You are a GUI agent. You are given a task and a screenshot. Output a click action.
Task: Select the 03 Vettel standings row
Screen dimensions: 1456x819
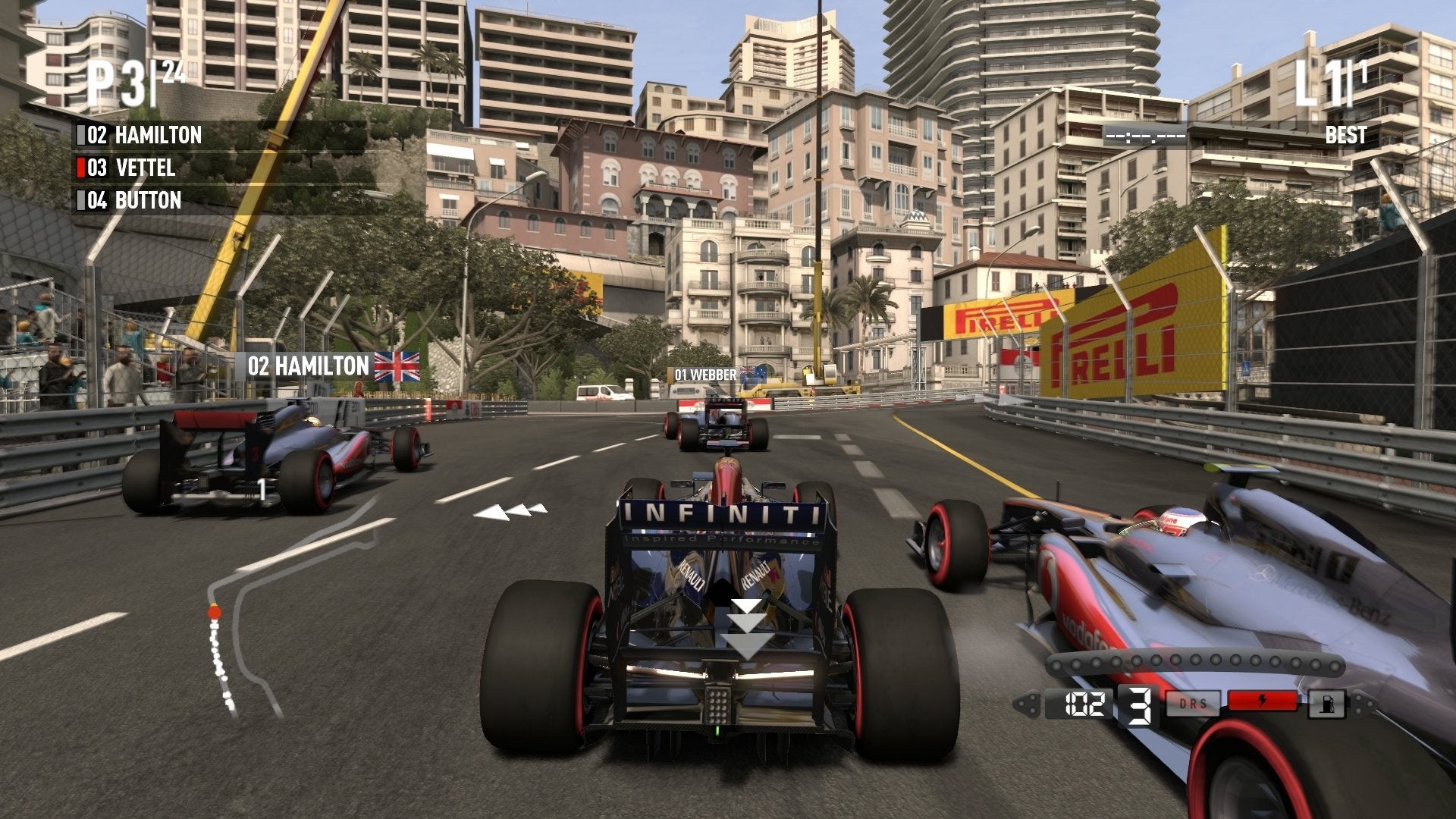131,168
